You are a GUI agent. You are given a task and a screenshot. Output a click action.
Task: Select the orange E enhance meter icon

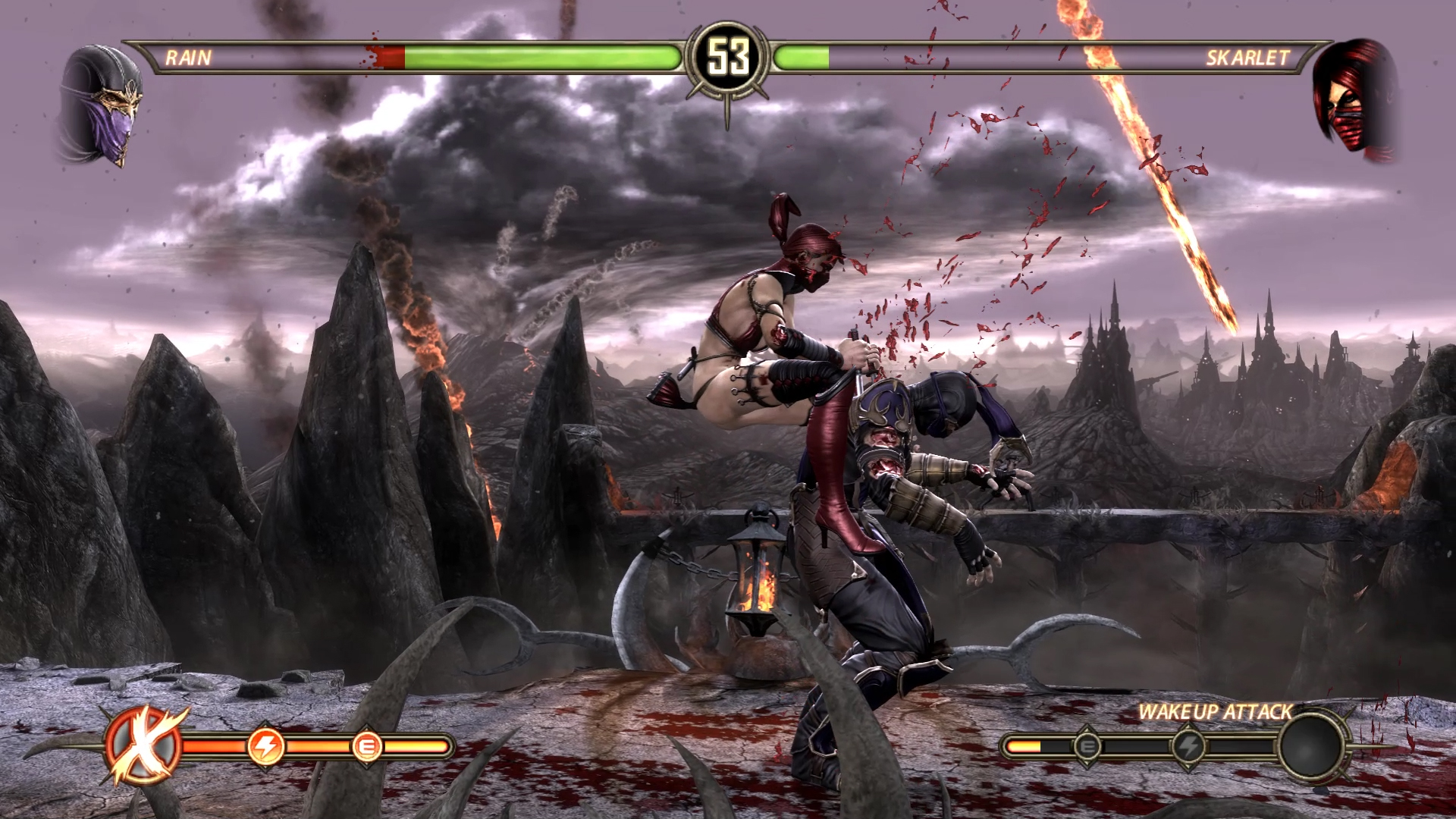click(368, 747)
